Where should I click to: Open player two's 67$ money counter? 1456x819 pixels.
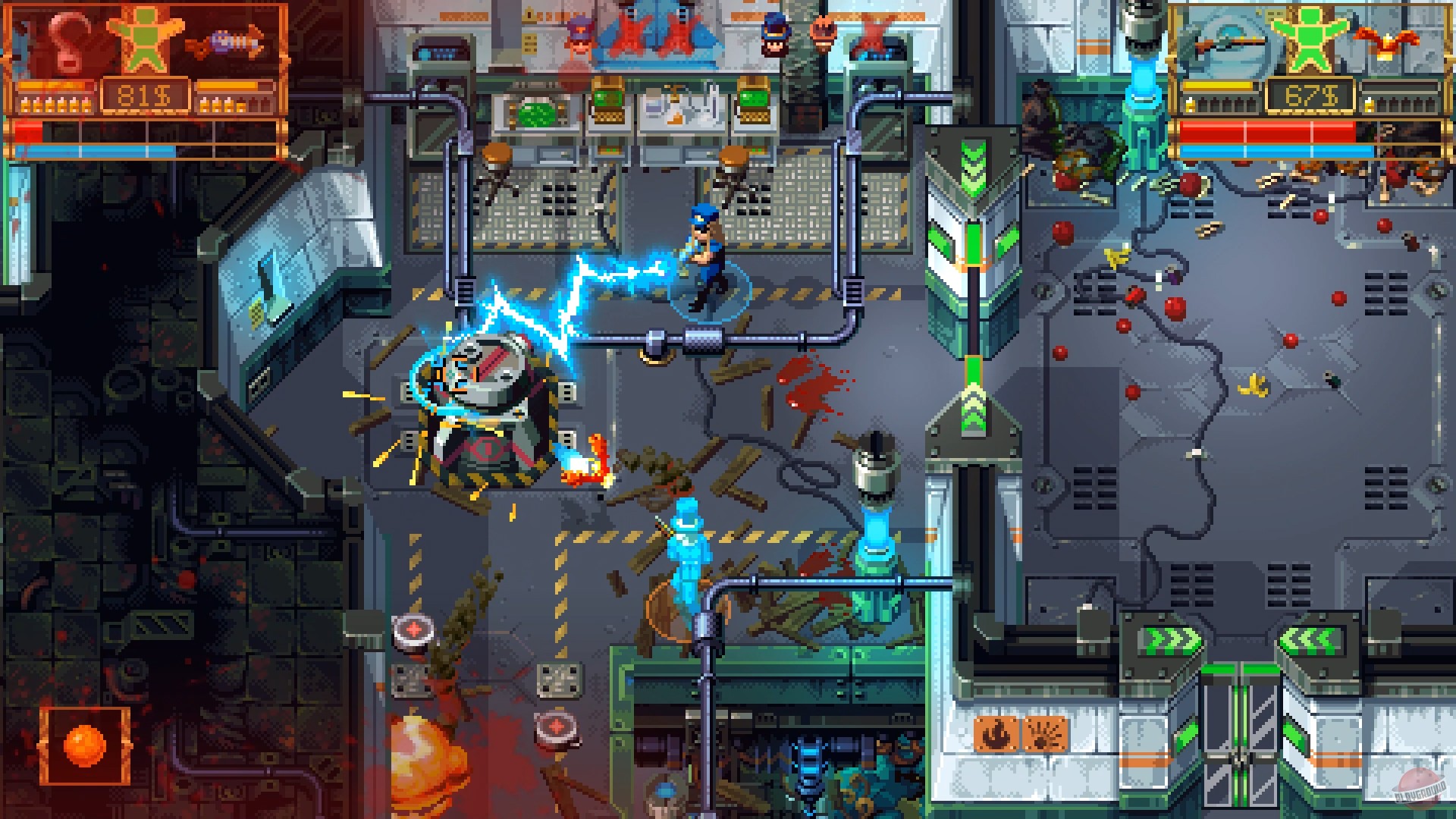pyautogui.click(x=1312, y=93)
